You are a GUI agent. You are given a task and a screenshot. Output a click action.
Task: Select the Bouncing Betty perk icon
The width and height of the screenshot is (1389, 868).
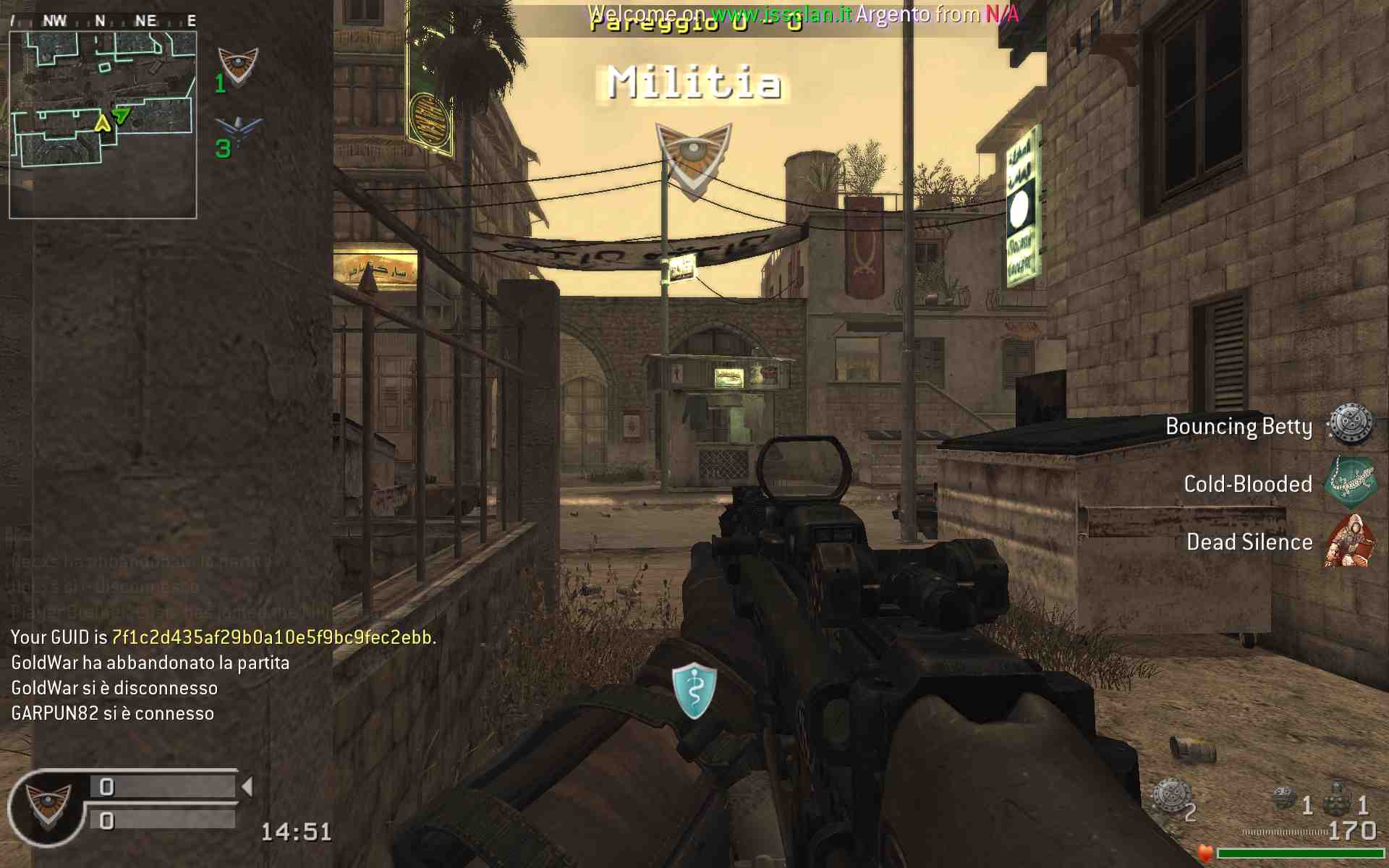1350,425
